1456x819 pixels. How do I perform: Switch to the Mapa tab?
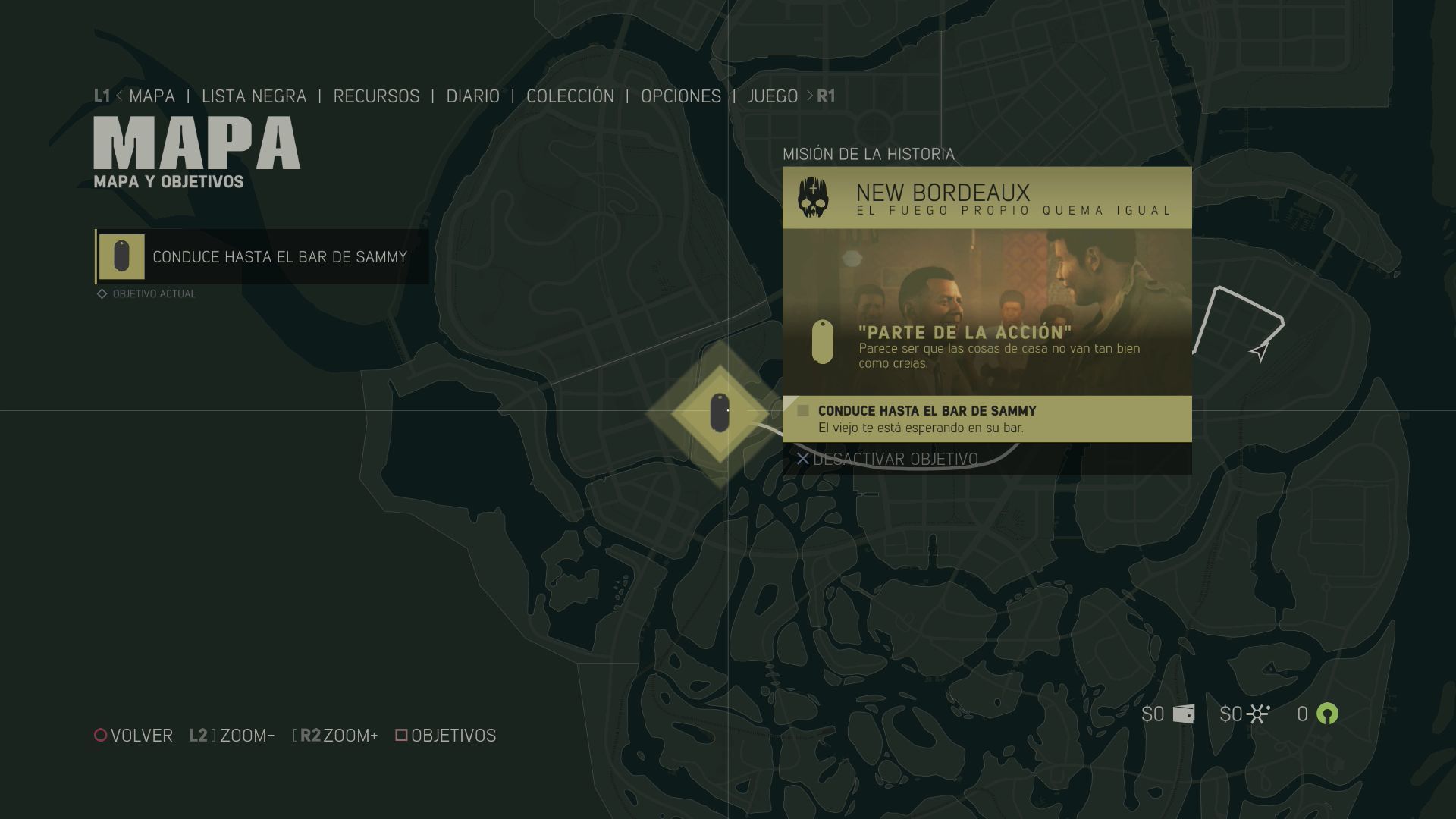[x=152, y=96]
